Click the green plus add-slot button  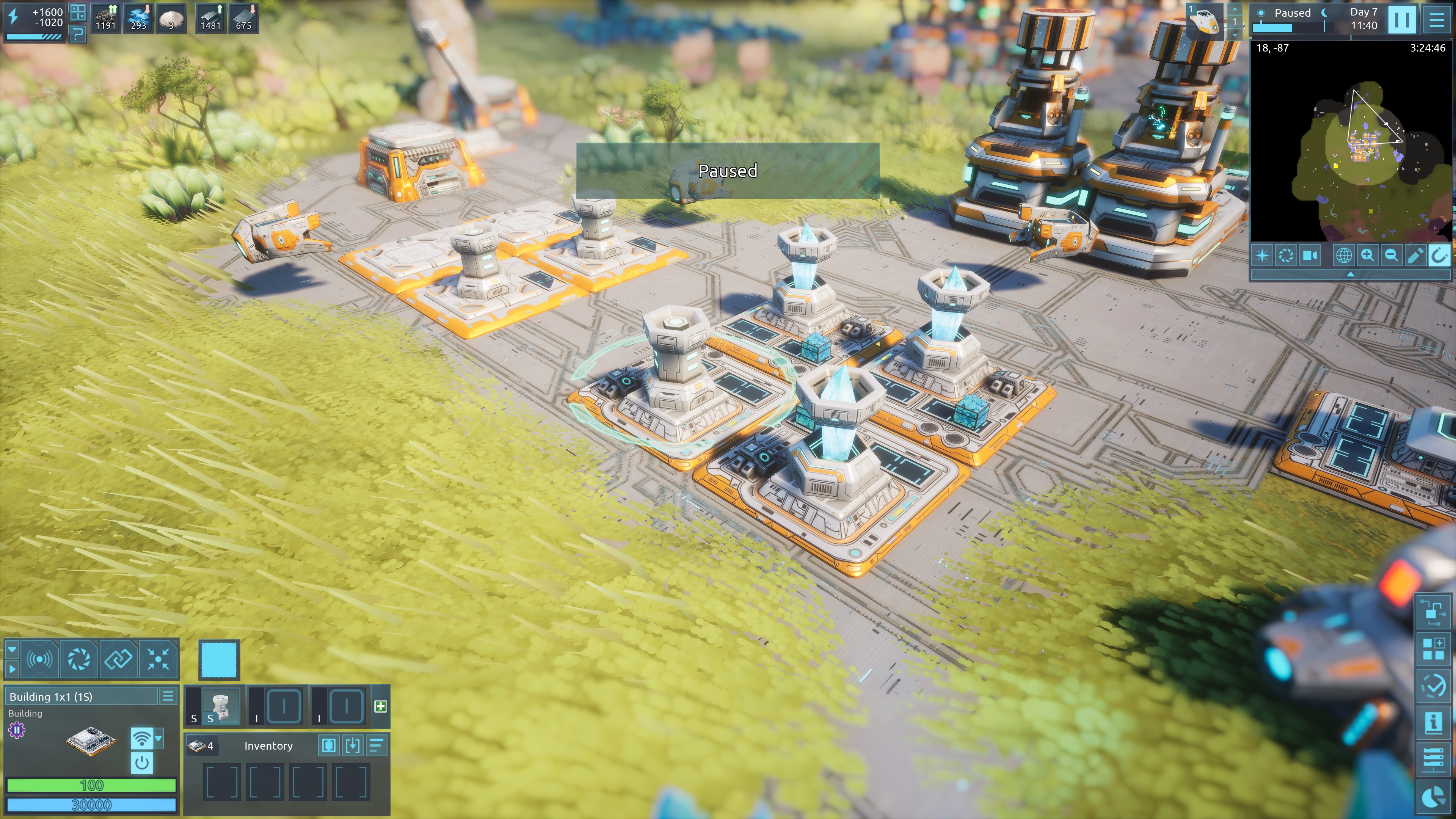[380, 706]
